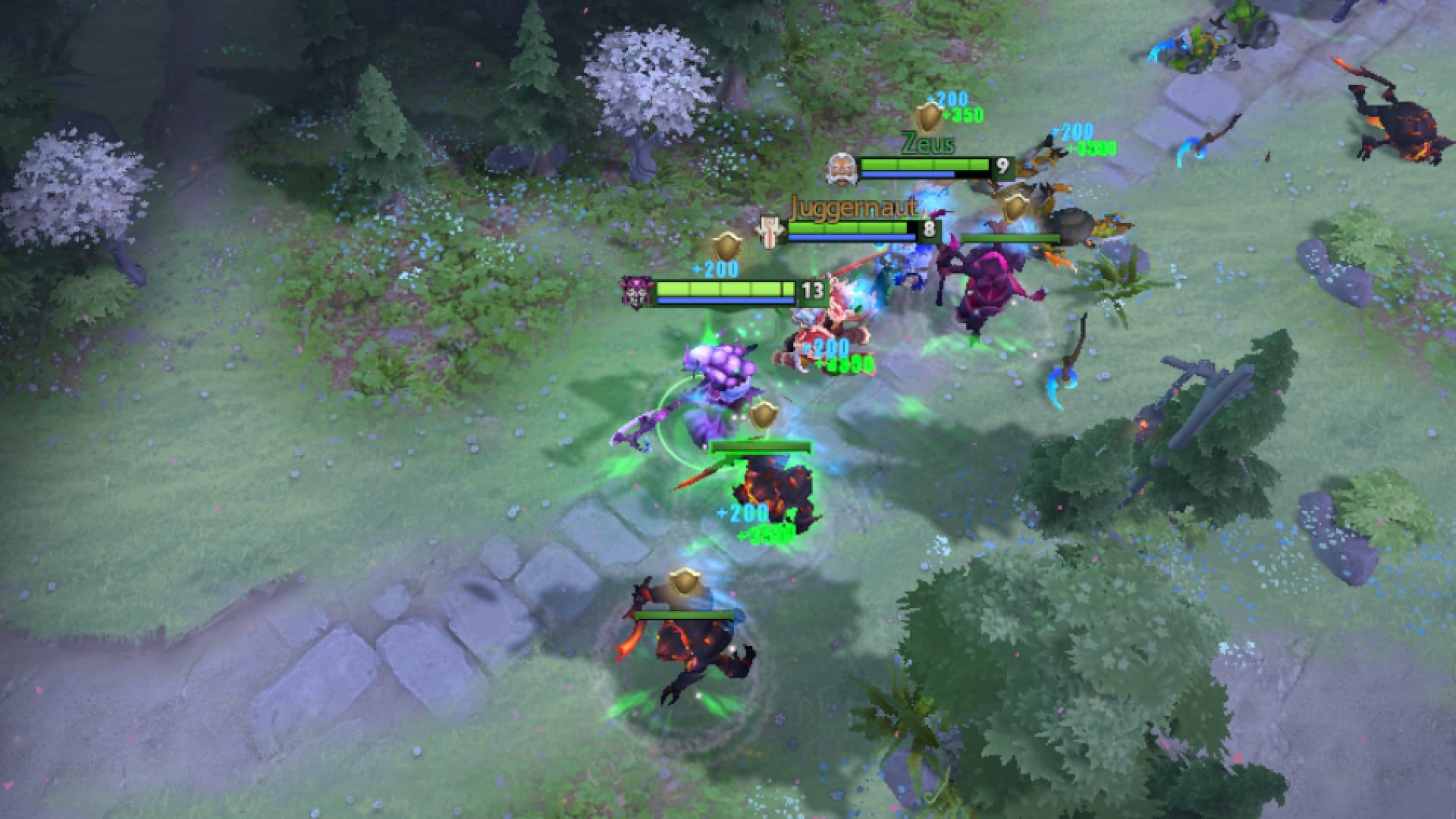Click Zeus's green health bar
Screen dimensions: 1456x819
click(925, 163)
